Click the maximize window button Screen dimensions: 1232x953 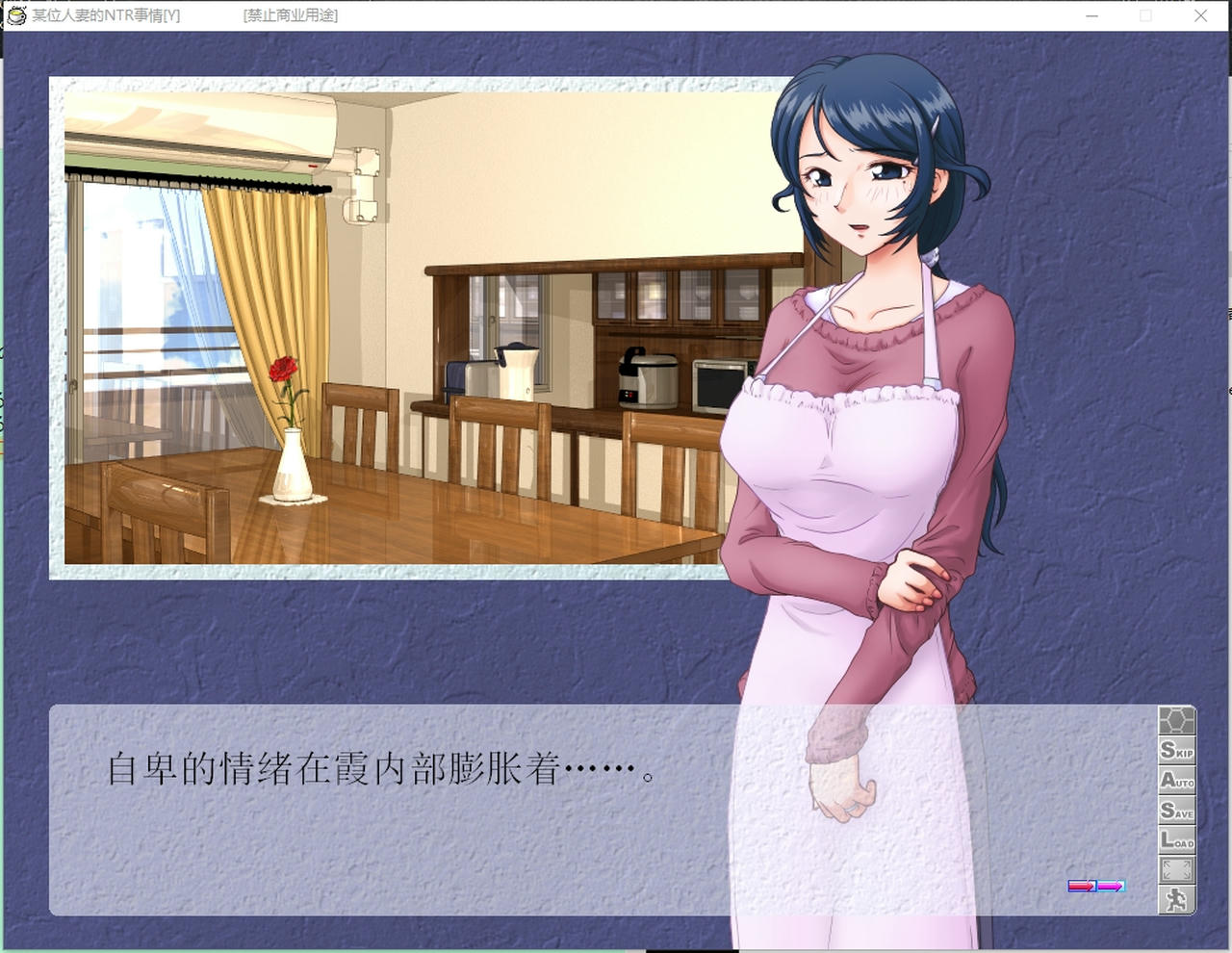pyautogui.click(x=1145, y=16)
